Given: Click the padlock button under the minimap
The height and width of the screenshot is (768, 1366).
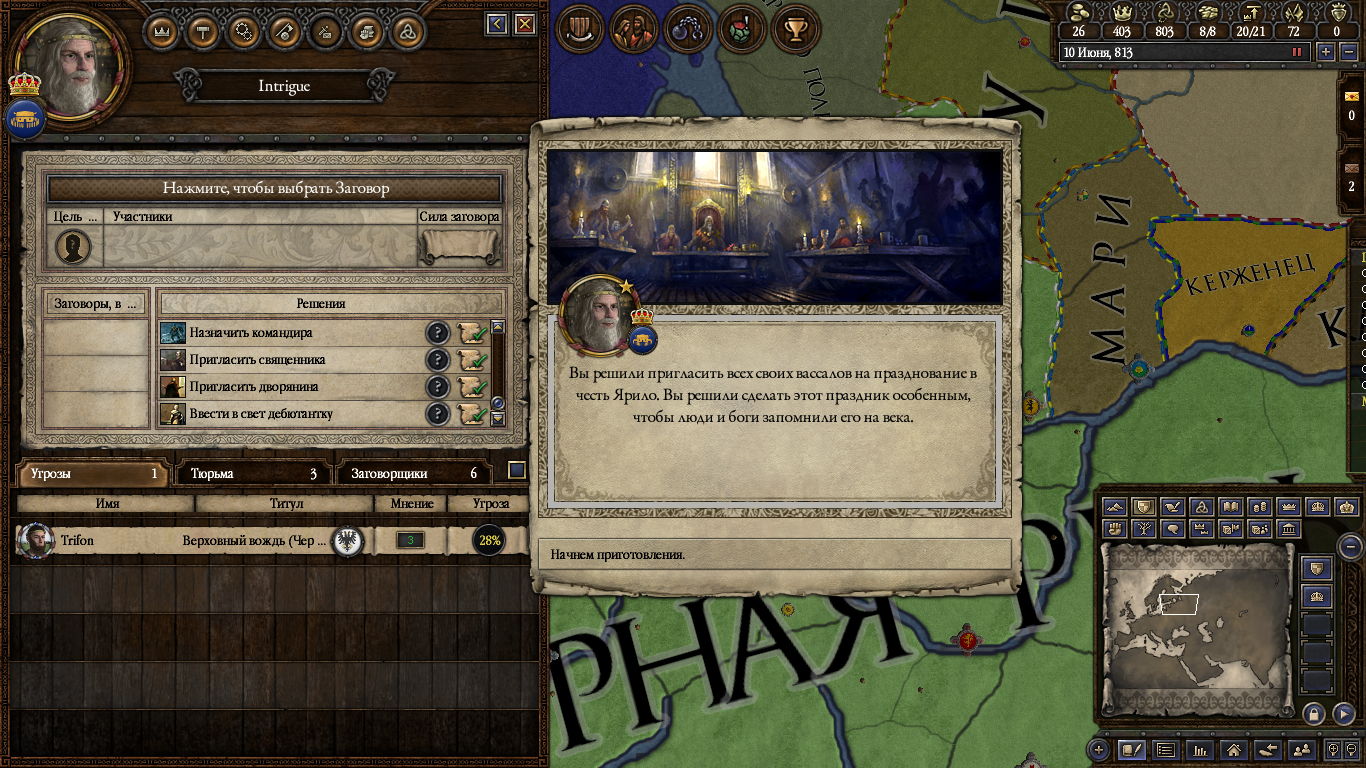Looking at the screenshot, I should (x=1313, y=713).
